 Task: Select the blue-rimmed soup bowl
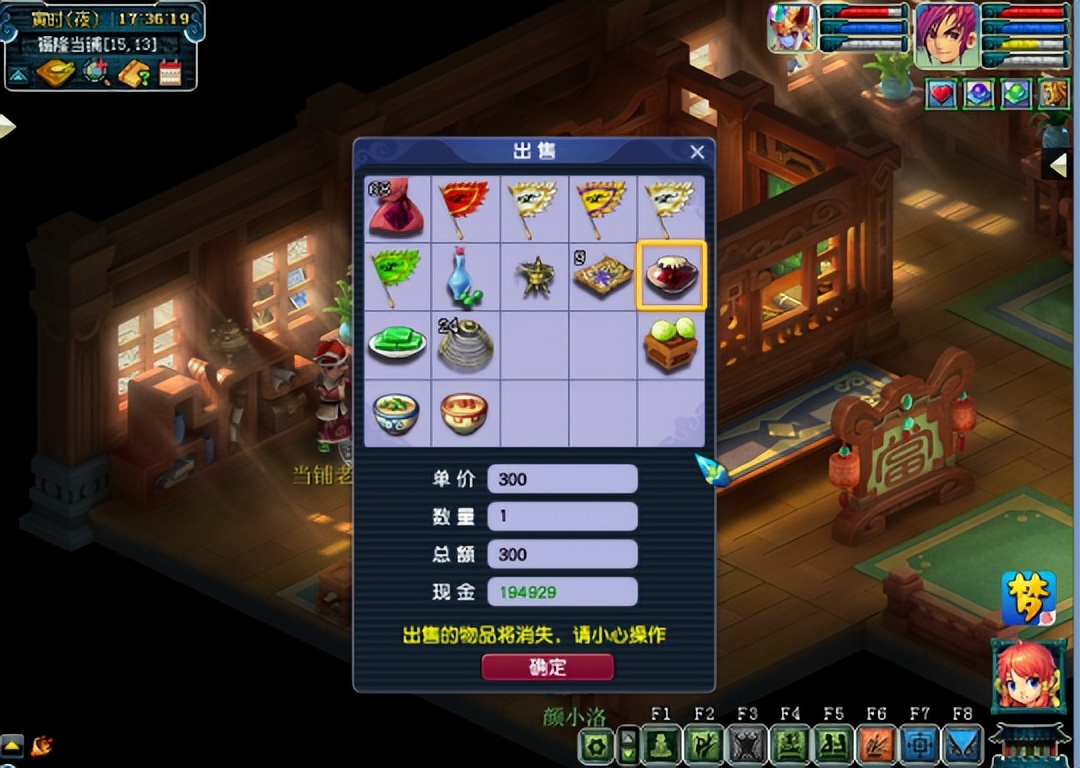(x=396, y=411)
